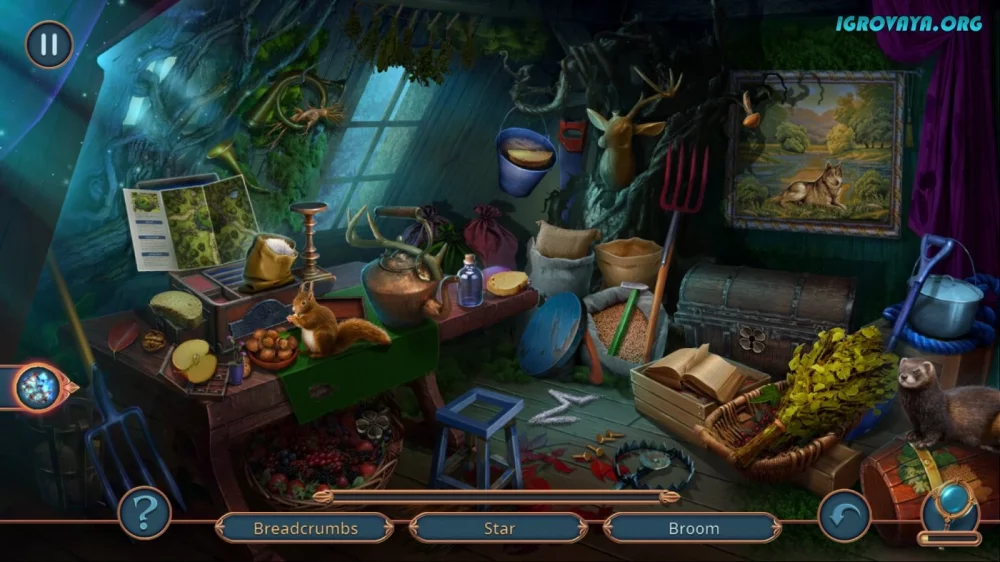Select the Star list entry
1000x562 pixels.
[x=498, y=528]
